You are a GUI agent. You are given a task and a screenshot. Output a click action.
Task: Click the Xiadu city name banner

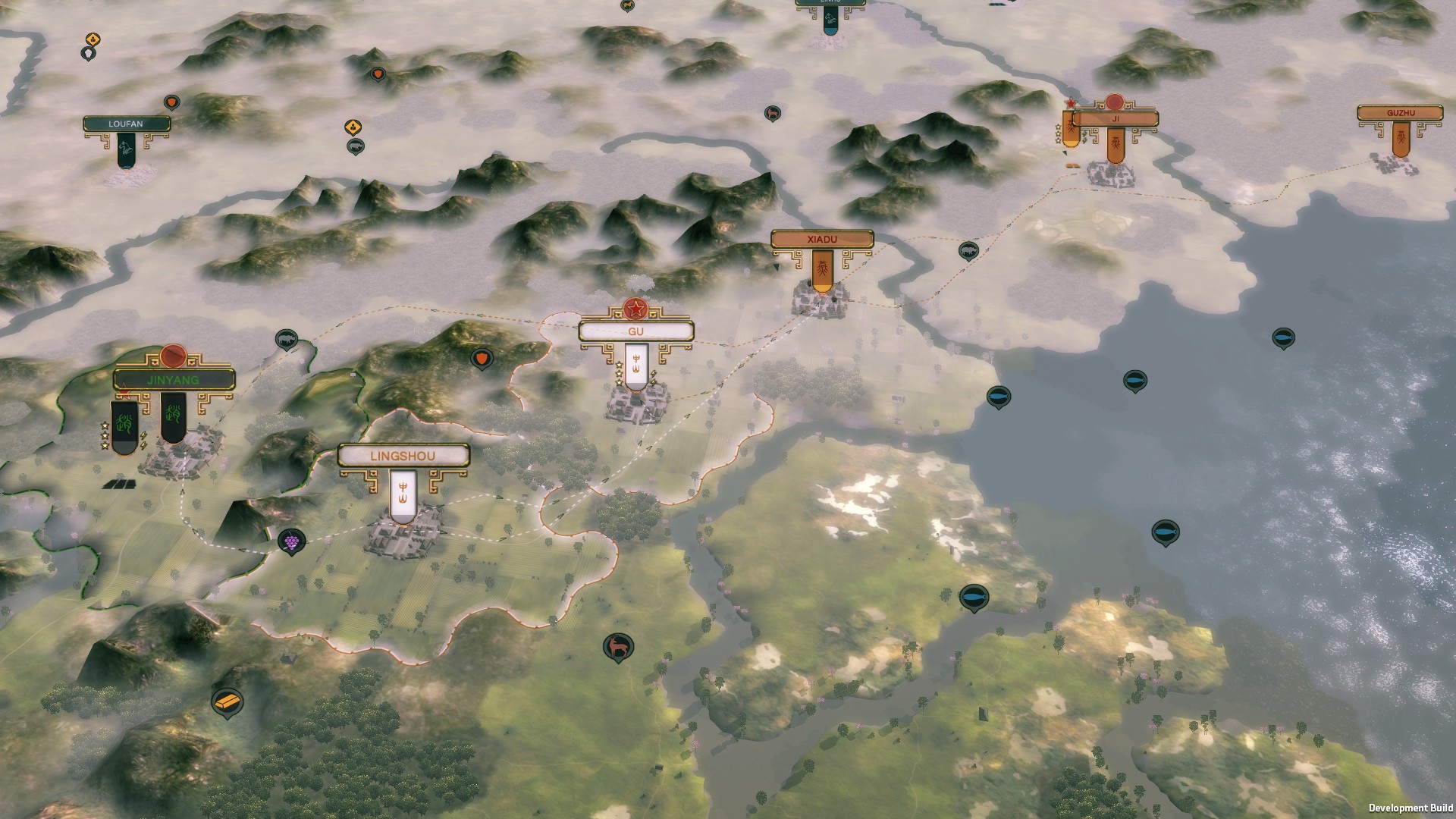pyautogui.click(x=822, y=238)
